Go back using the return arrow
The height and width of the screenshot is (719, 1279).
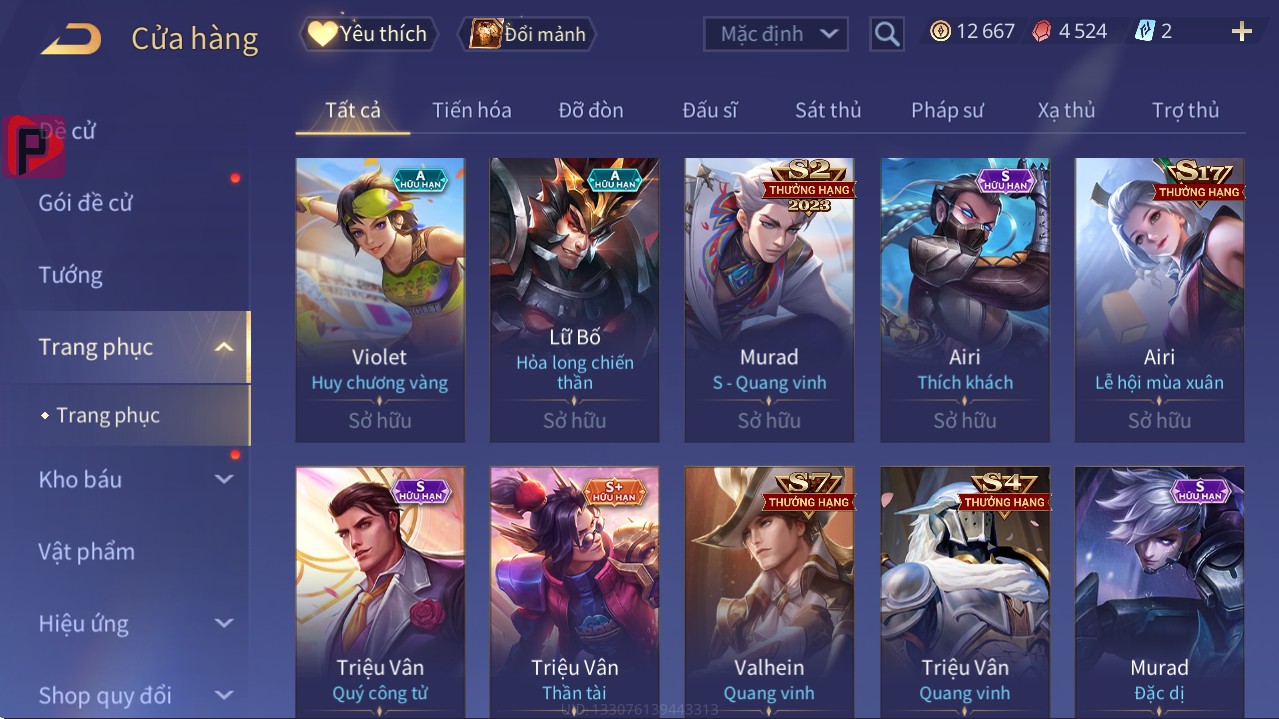[70, 38]
